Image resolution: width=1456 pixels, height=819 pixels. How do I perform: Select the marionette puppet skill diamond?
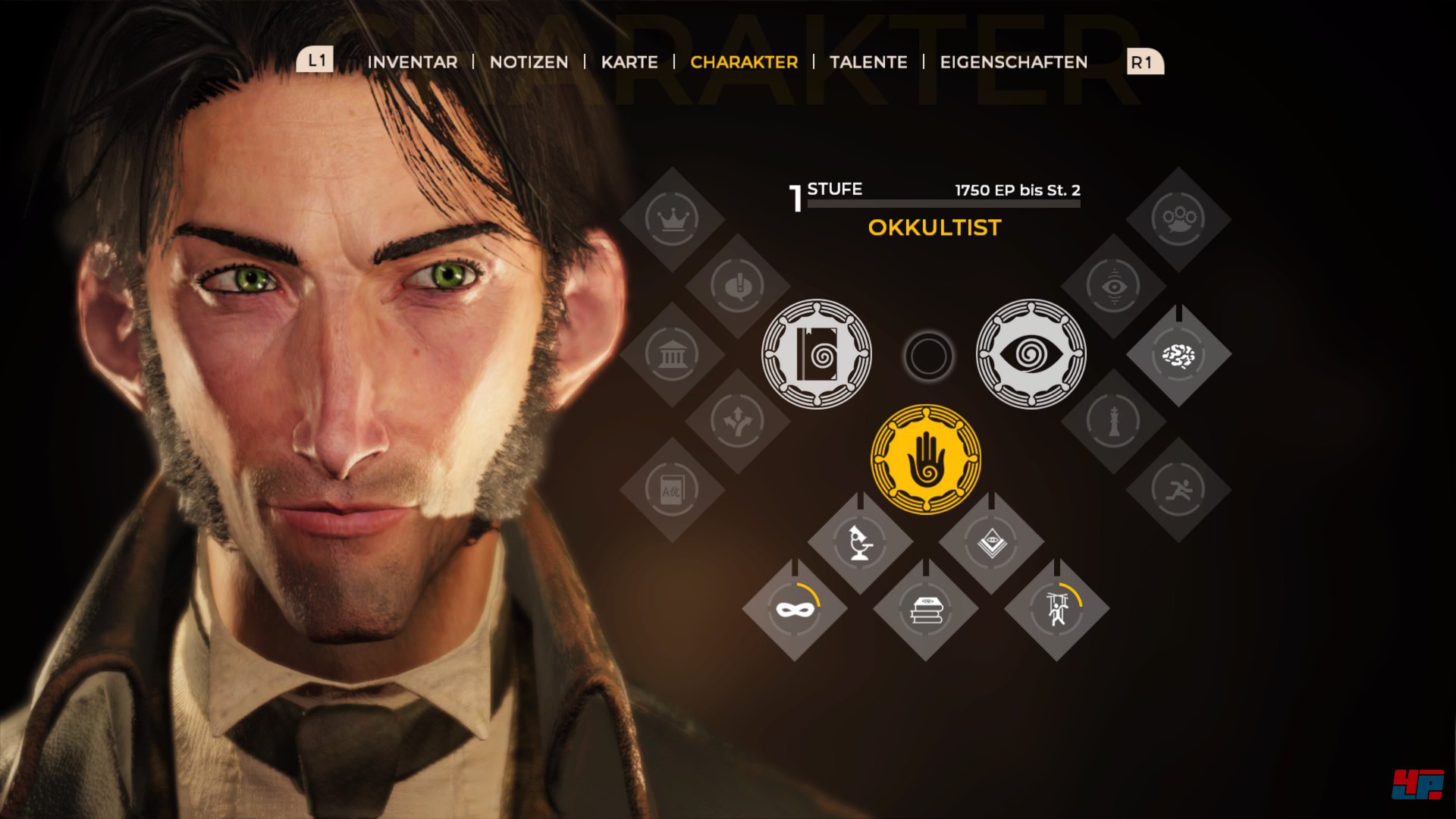(x=1057, y=609)
